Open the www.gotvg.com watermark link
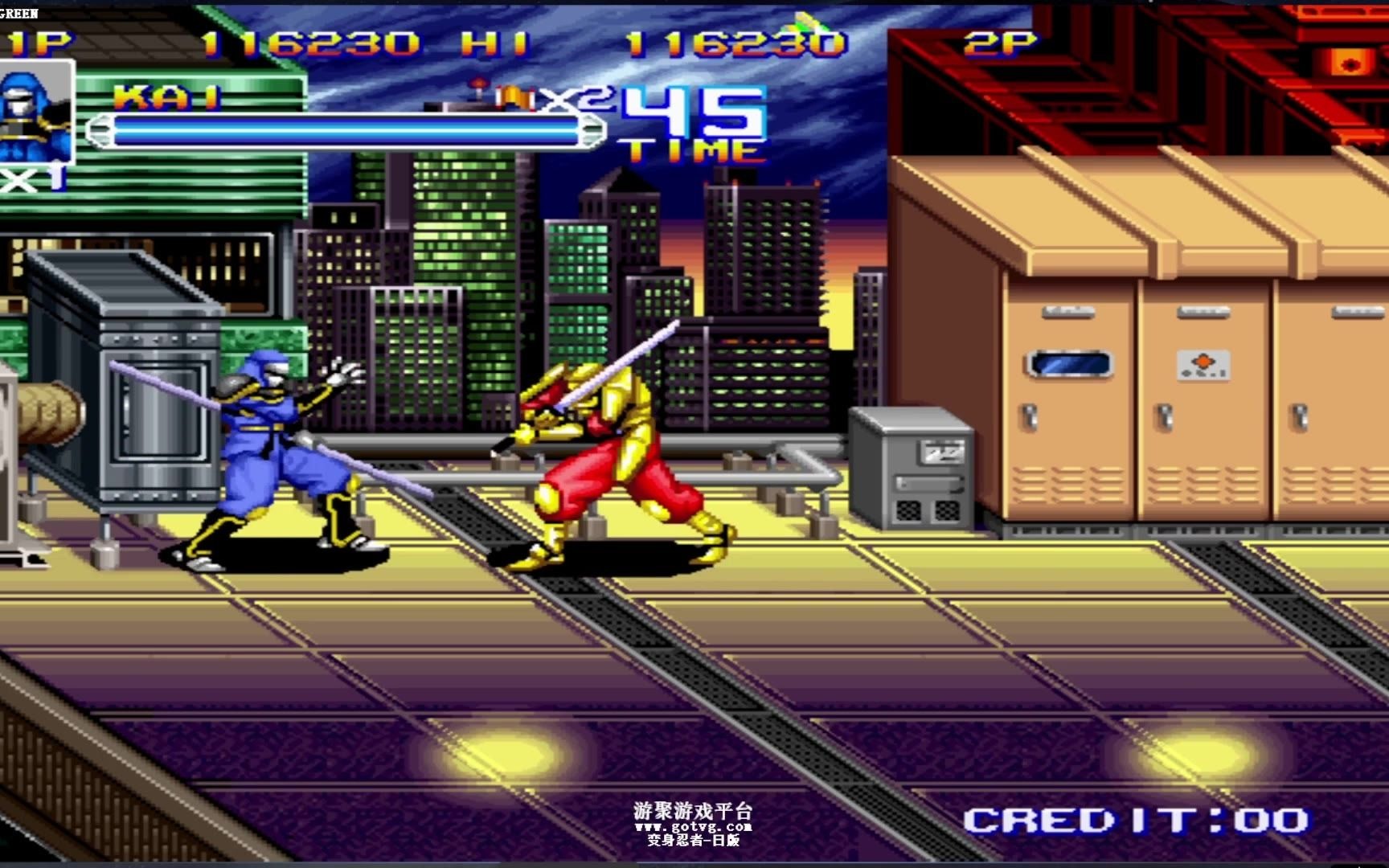The height and width of the screenshot is (868, 1389). click(693, 826)
